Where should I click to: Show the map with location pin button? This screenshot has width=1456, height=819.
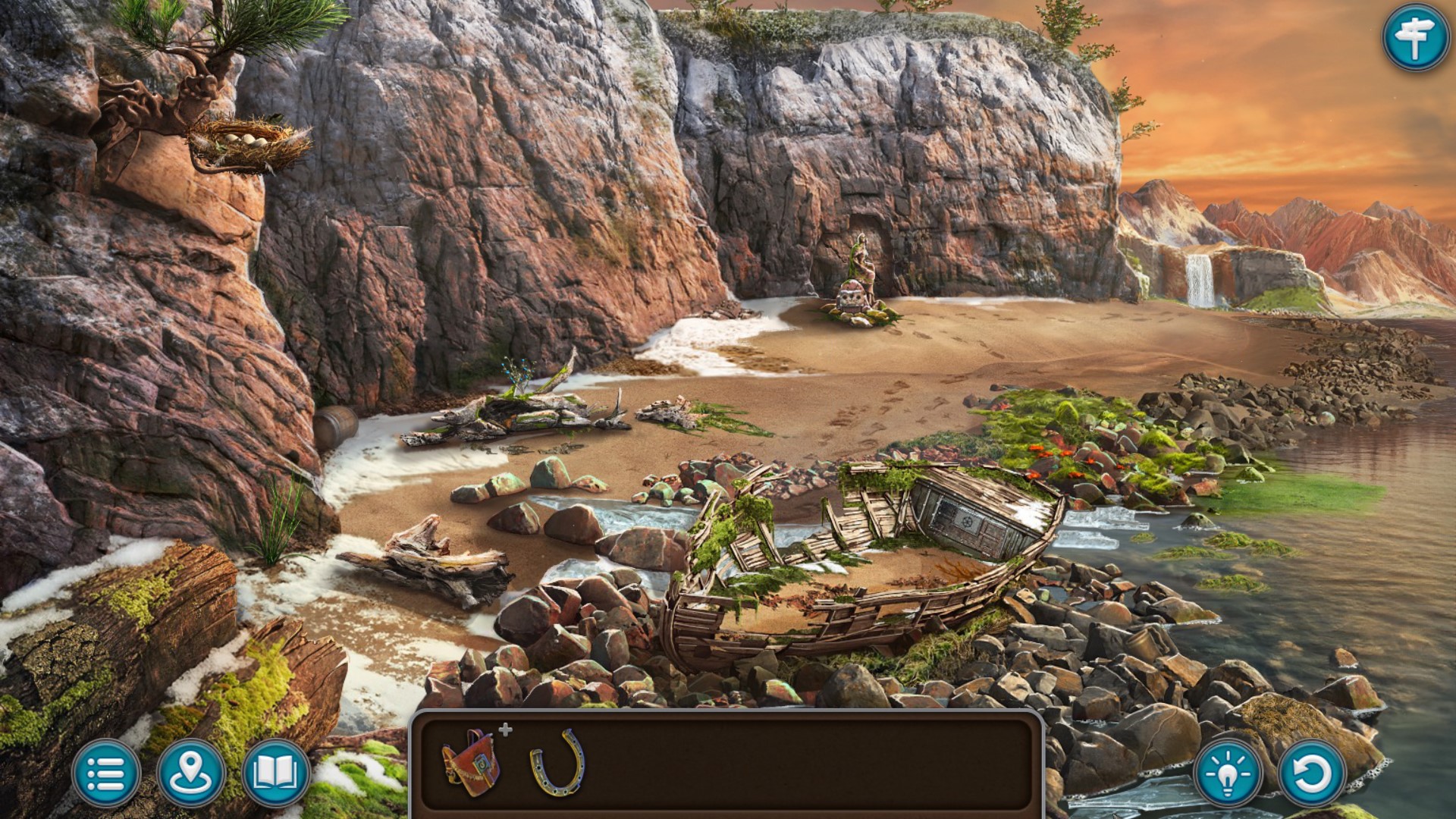(191, 773)
